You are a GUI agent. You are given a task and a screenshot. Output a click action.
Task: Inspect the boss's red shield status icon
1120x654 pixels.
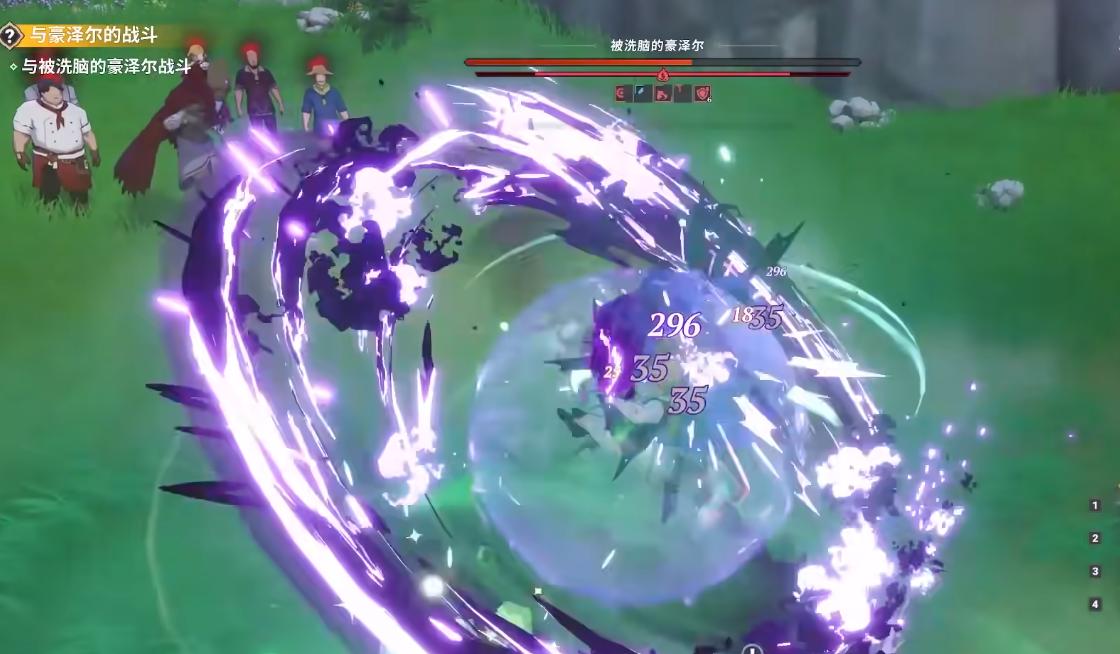(x=703, y=94)
